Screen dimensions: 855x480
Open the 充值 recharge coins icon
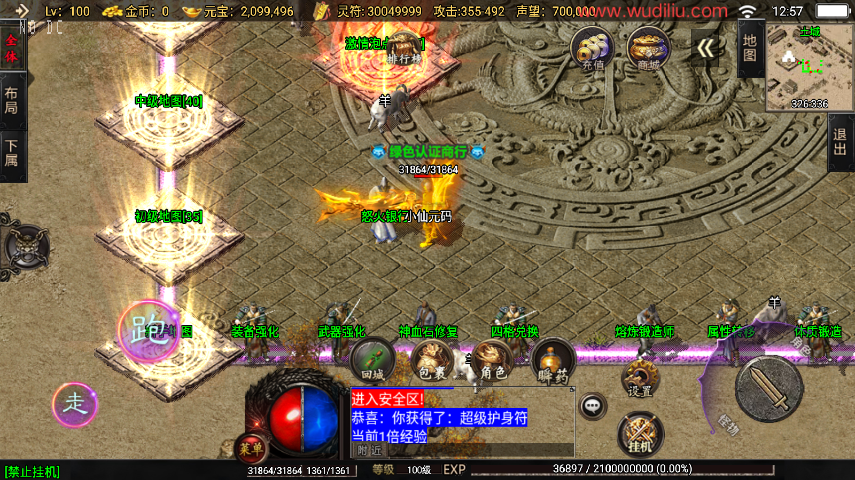coord(591,47)
